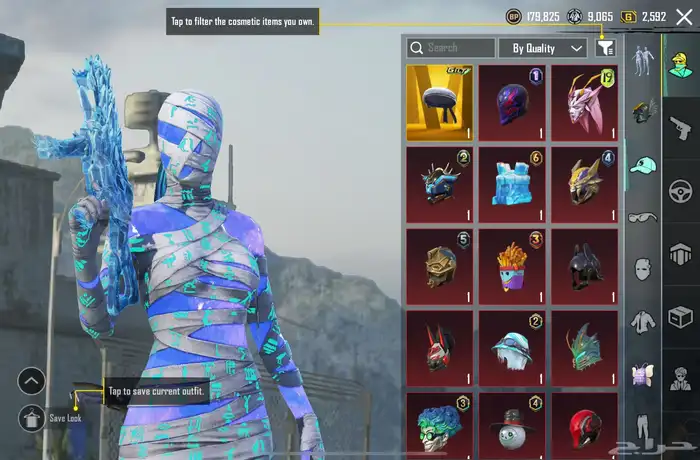Select the blue-haired clown mask item
The width and height of the screenshot is (700, 460).
point(439,424)
